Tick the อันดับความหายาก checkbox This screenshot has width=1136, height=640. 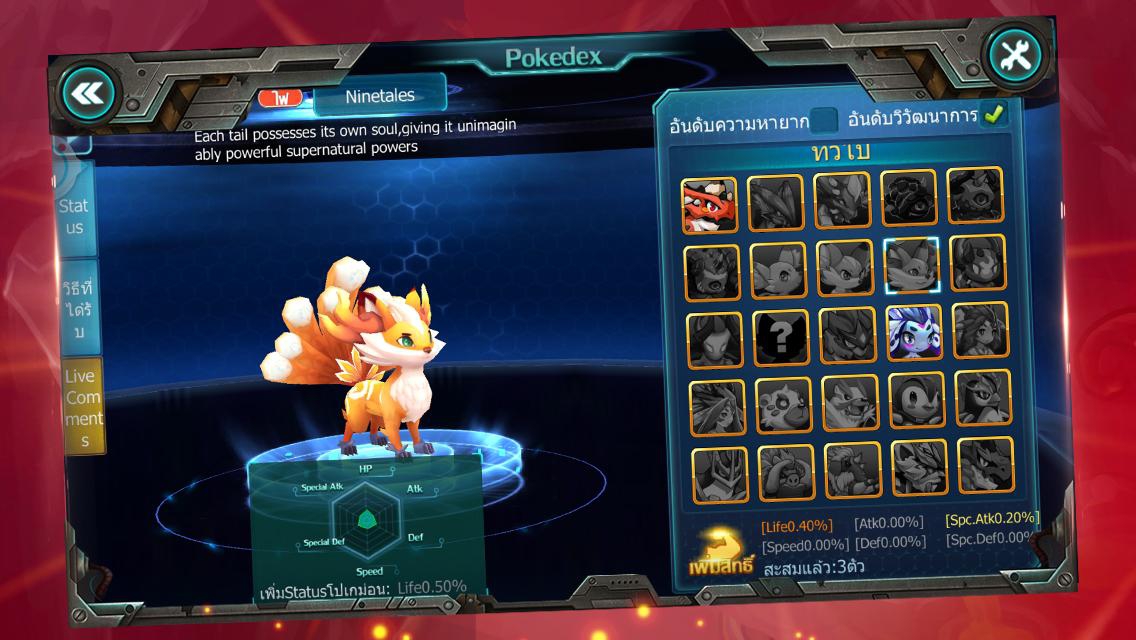823,120
